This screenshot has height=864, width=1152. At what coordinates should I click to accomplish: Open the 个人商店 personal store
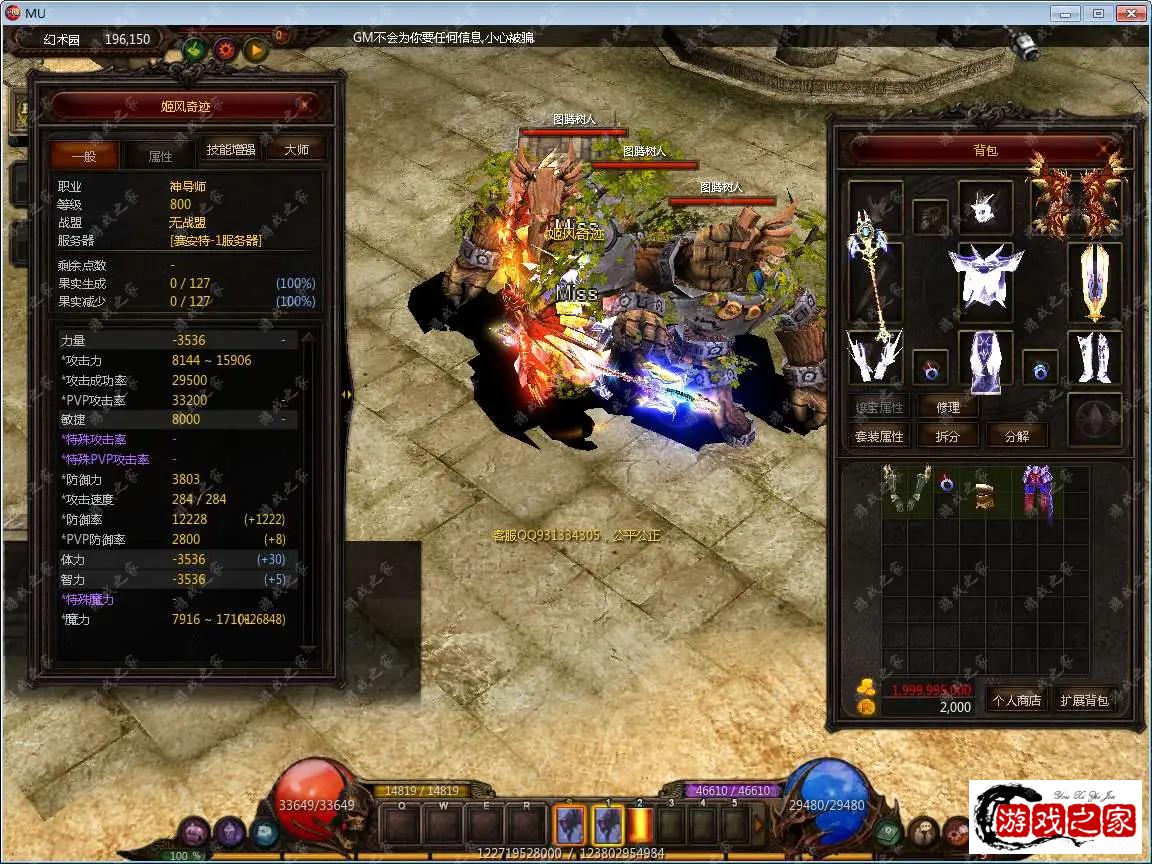tap(1016, 700)
